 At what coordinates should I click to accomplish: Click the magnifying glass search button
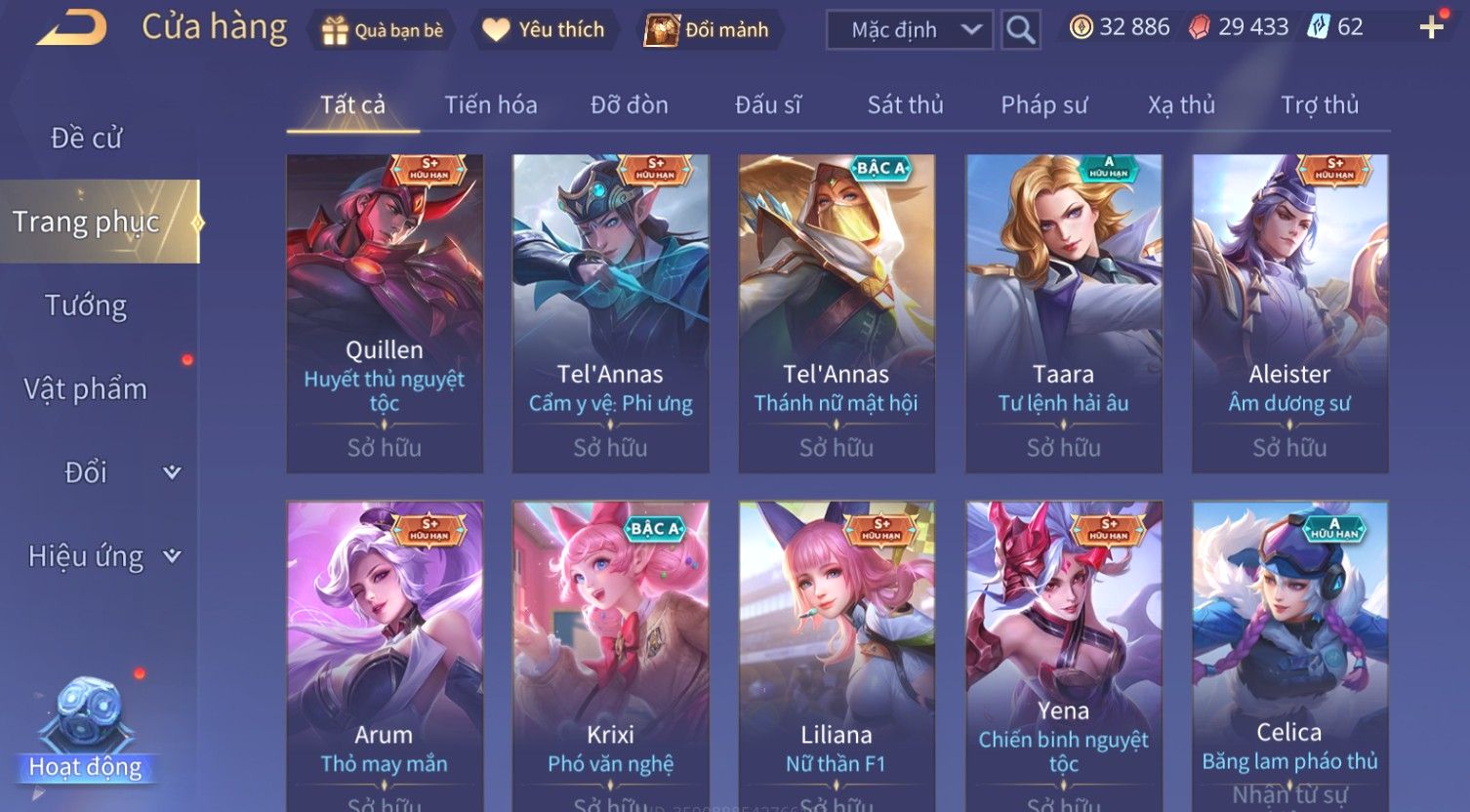click(1021, 30)
